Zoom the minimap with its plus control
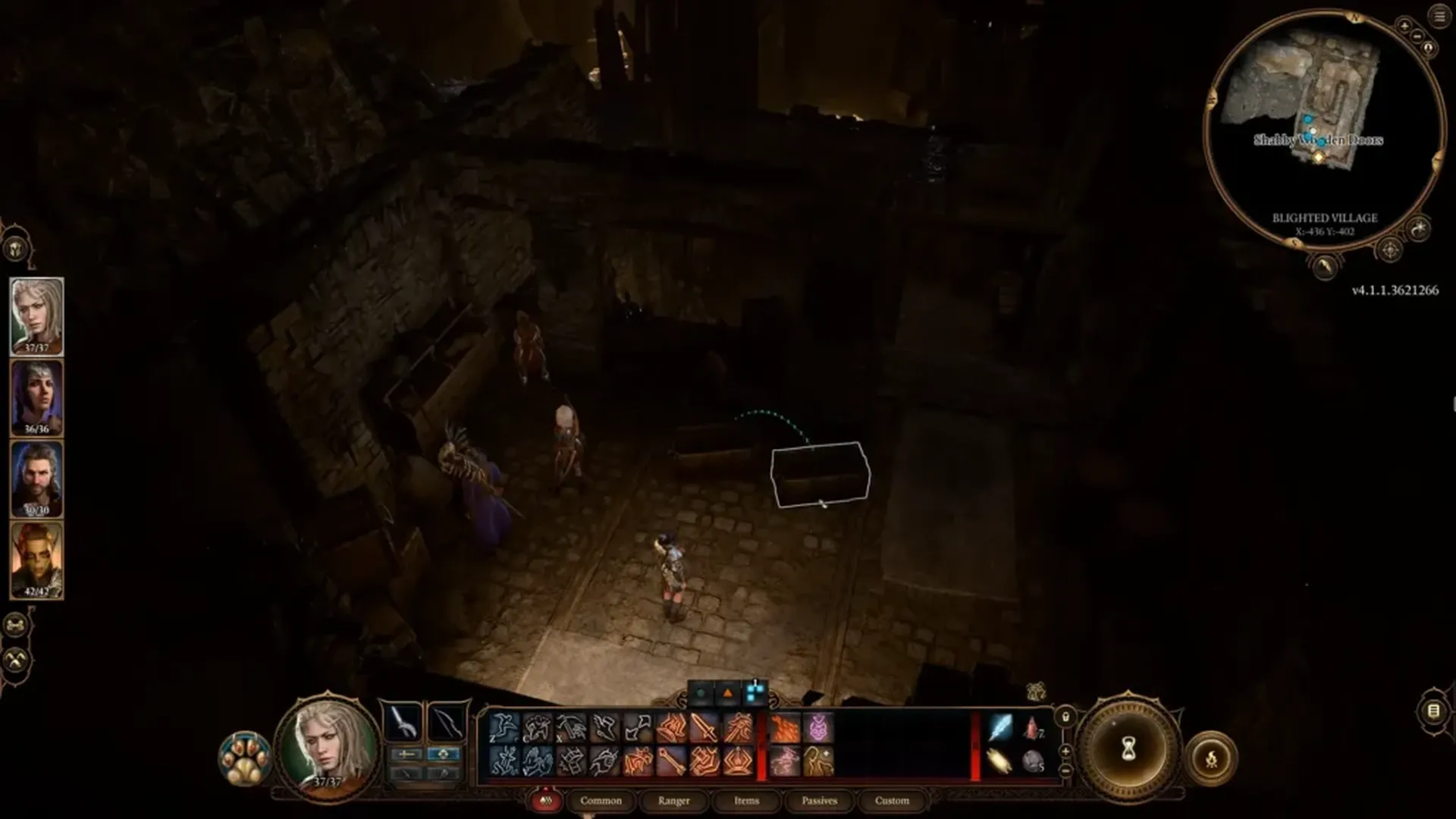This screenshot has height=819, width=1456. pos(1405,26)
